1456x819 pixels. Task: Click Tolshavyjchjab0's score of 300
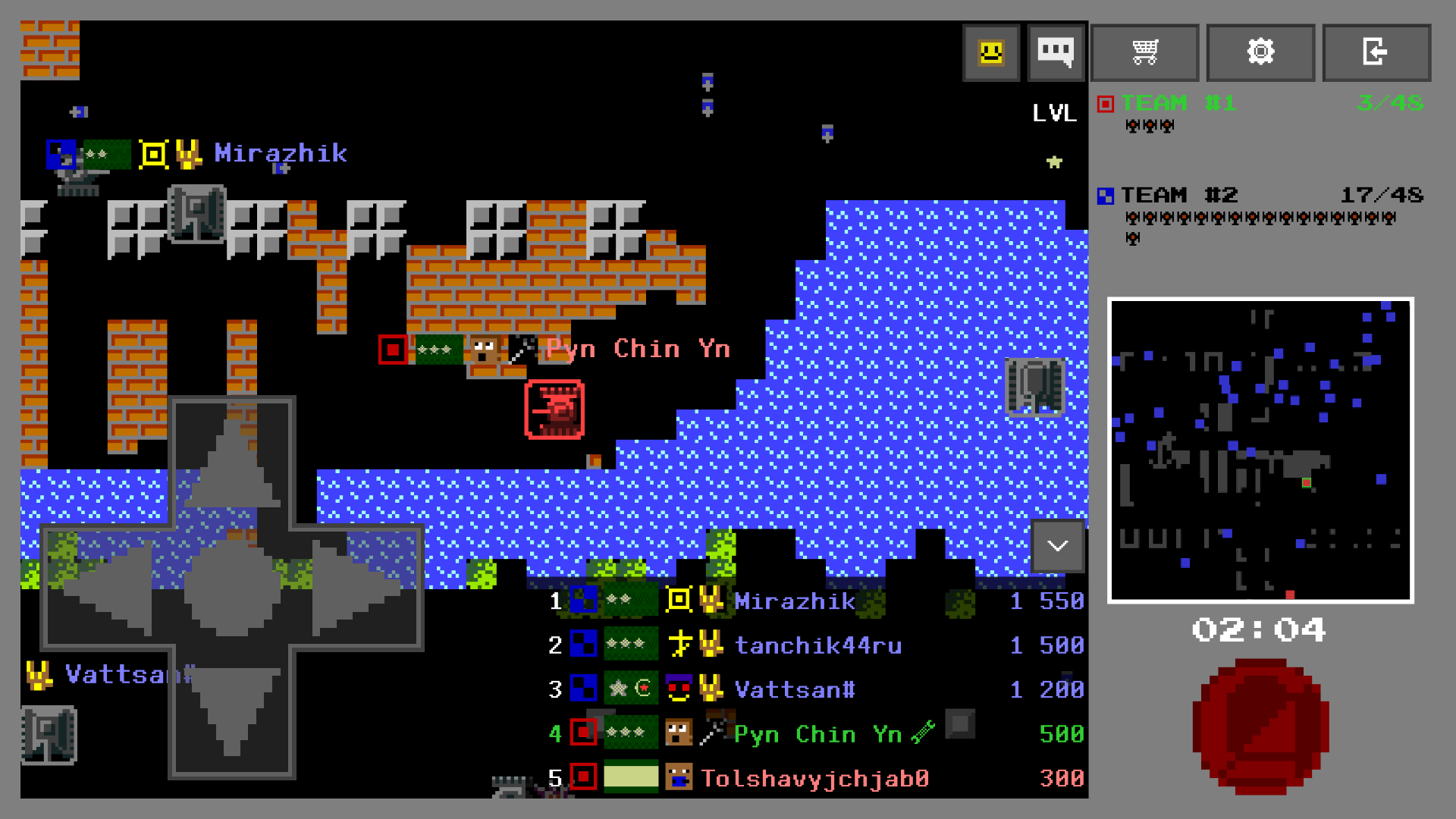tap(1061, 778)
